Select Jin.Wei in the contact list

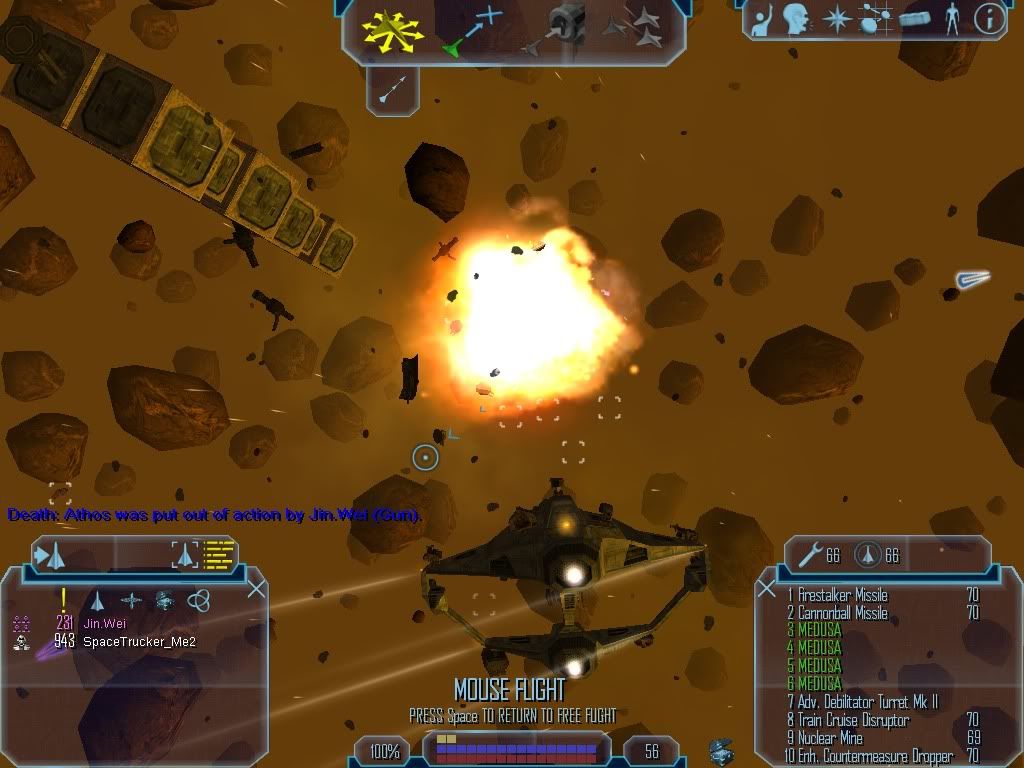pos(103,623)
